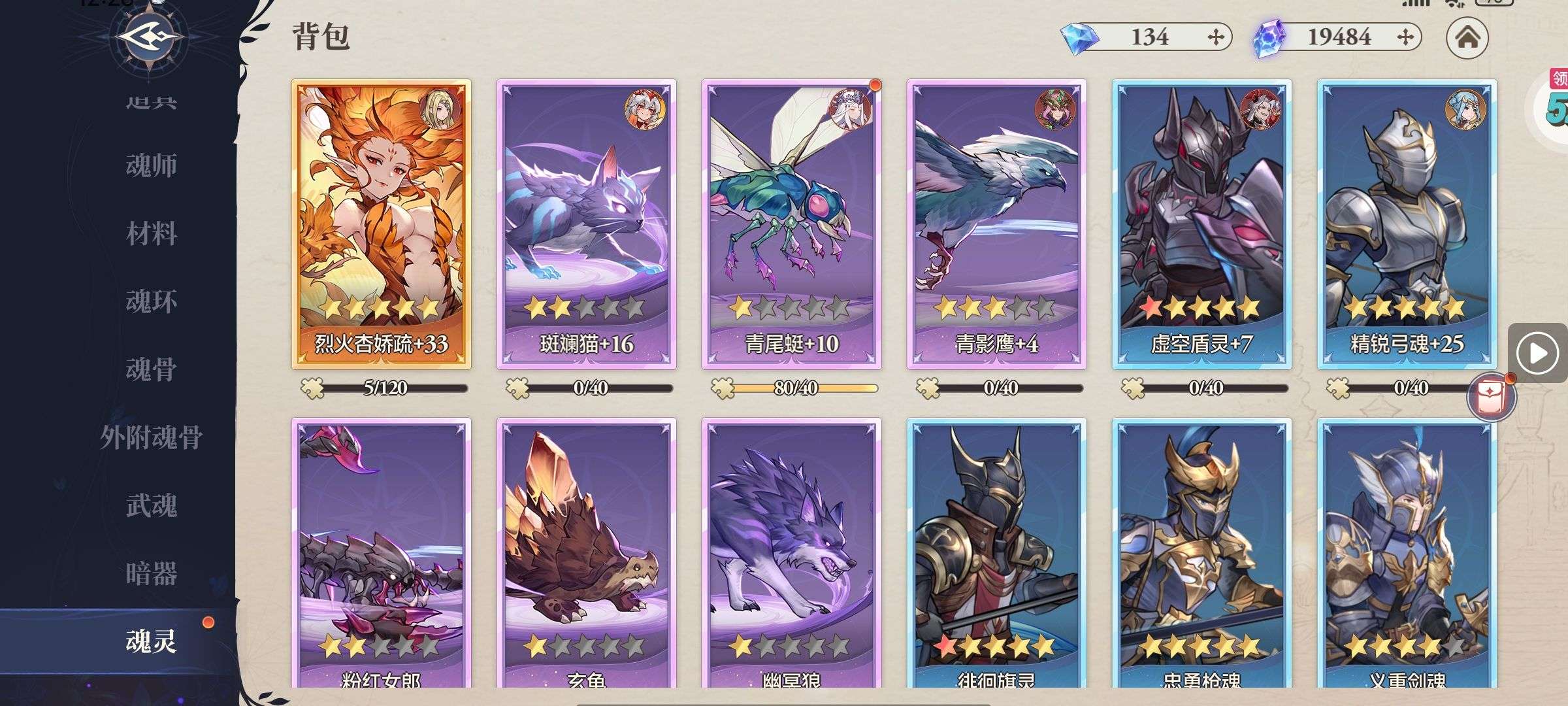1568x706 pixels.
Task: Add purple gem currency with plus
Action: click(1405, 37)
